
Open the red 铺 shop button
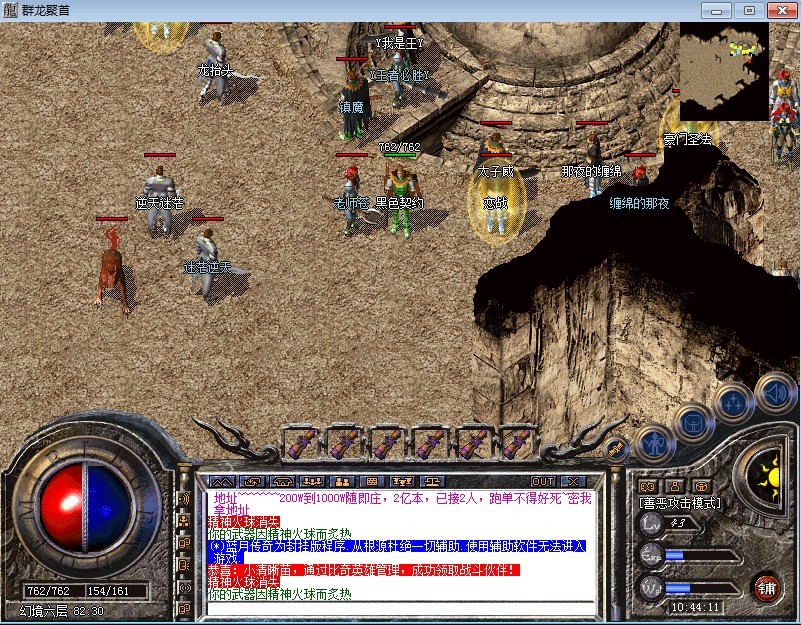(768, 586)
